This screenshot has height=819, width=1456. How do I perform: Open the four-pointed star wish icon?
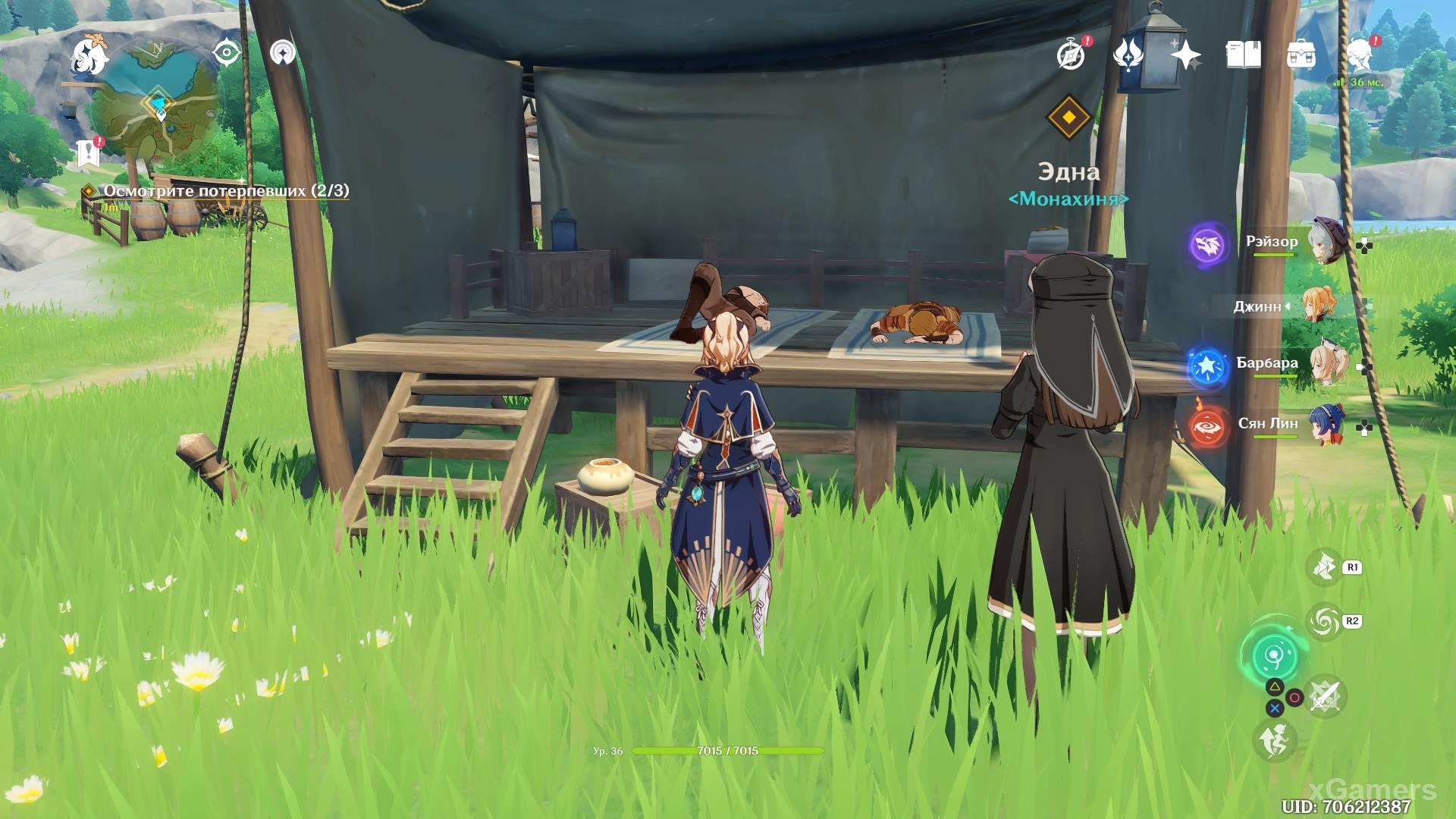tap(1185, 55)
